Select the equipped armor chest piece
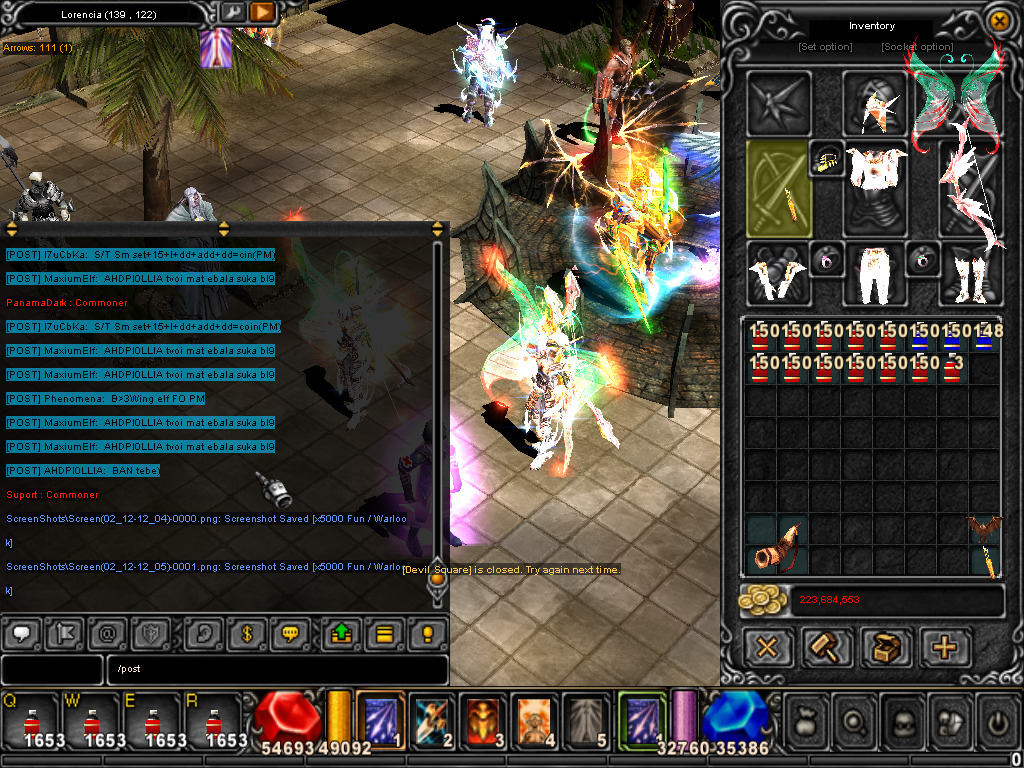The image size is (1024, 768). [x=876, y=180]
